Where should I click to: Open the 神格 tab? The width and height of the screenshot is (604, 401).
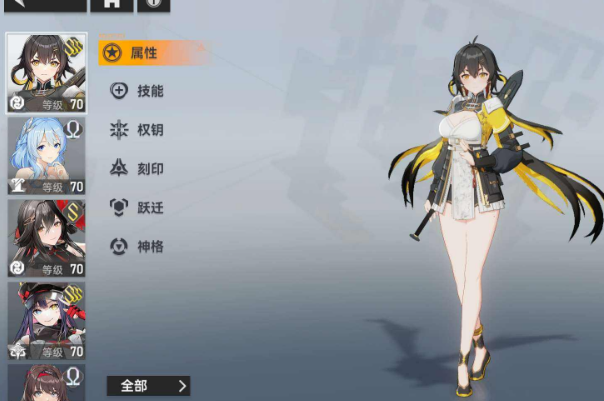138,246
